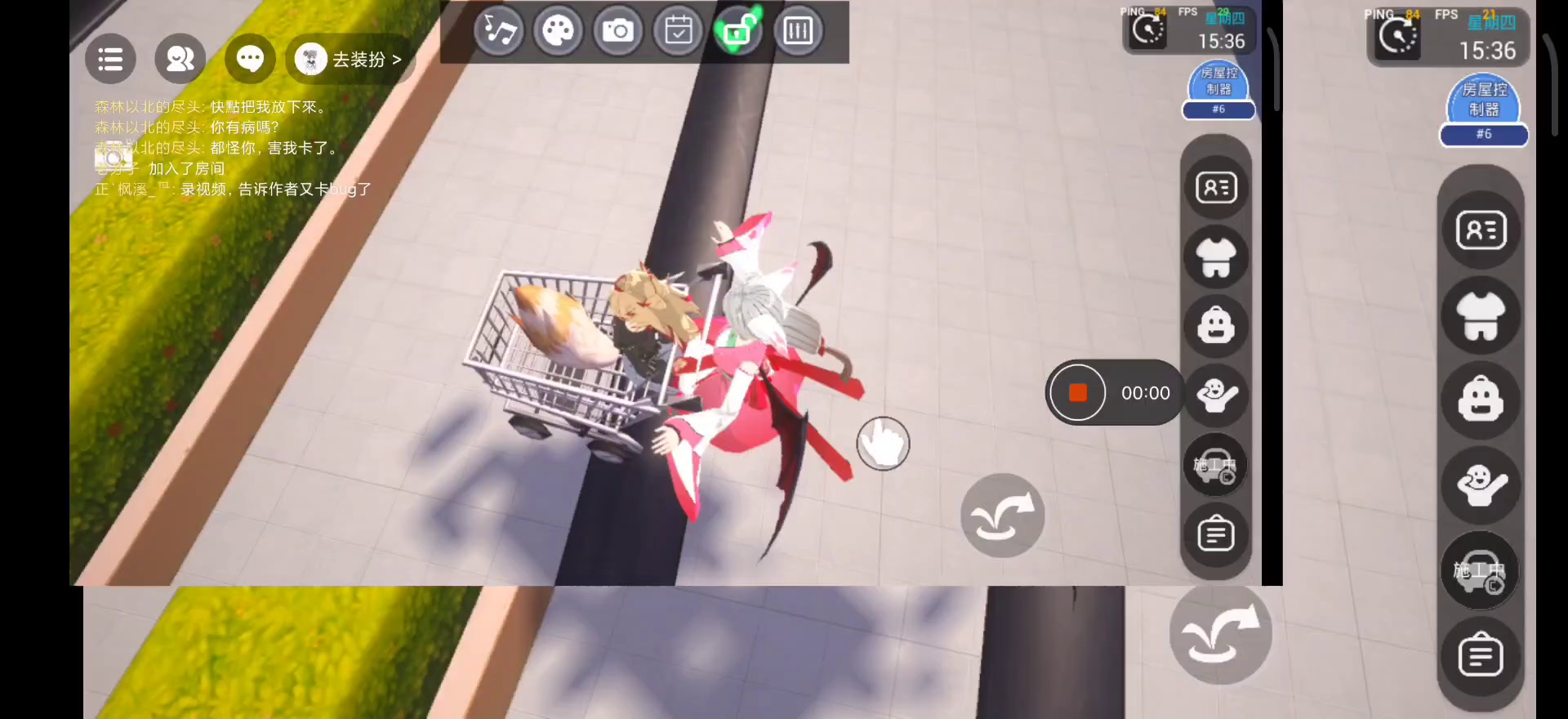Stop the recording with the red square
Screen dimensions: 1568x719
[x=1078, y=393]
